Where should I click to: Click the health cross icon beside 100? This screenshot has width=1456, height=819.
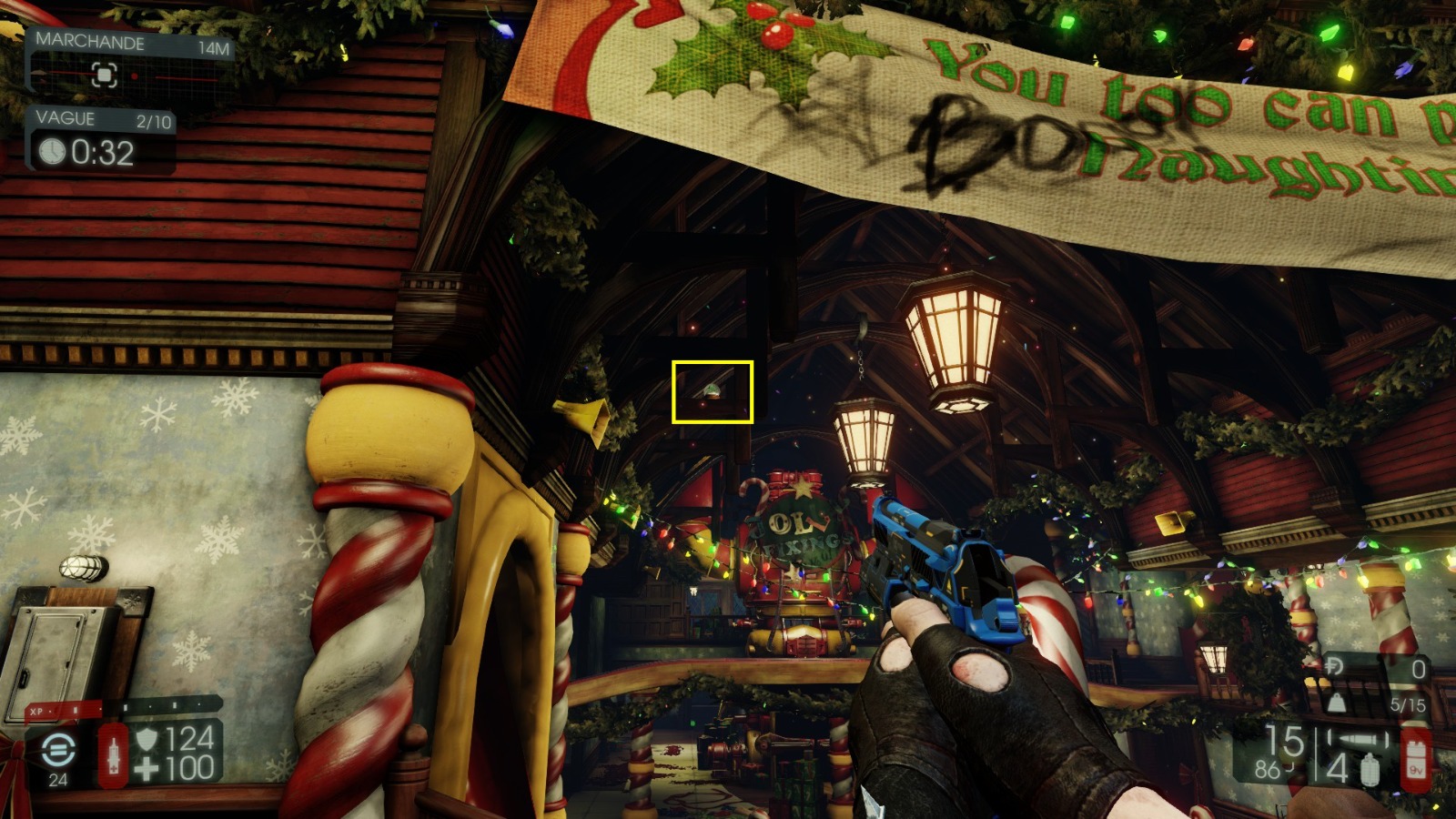tap(148, 768)
